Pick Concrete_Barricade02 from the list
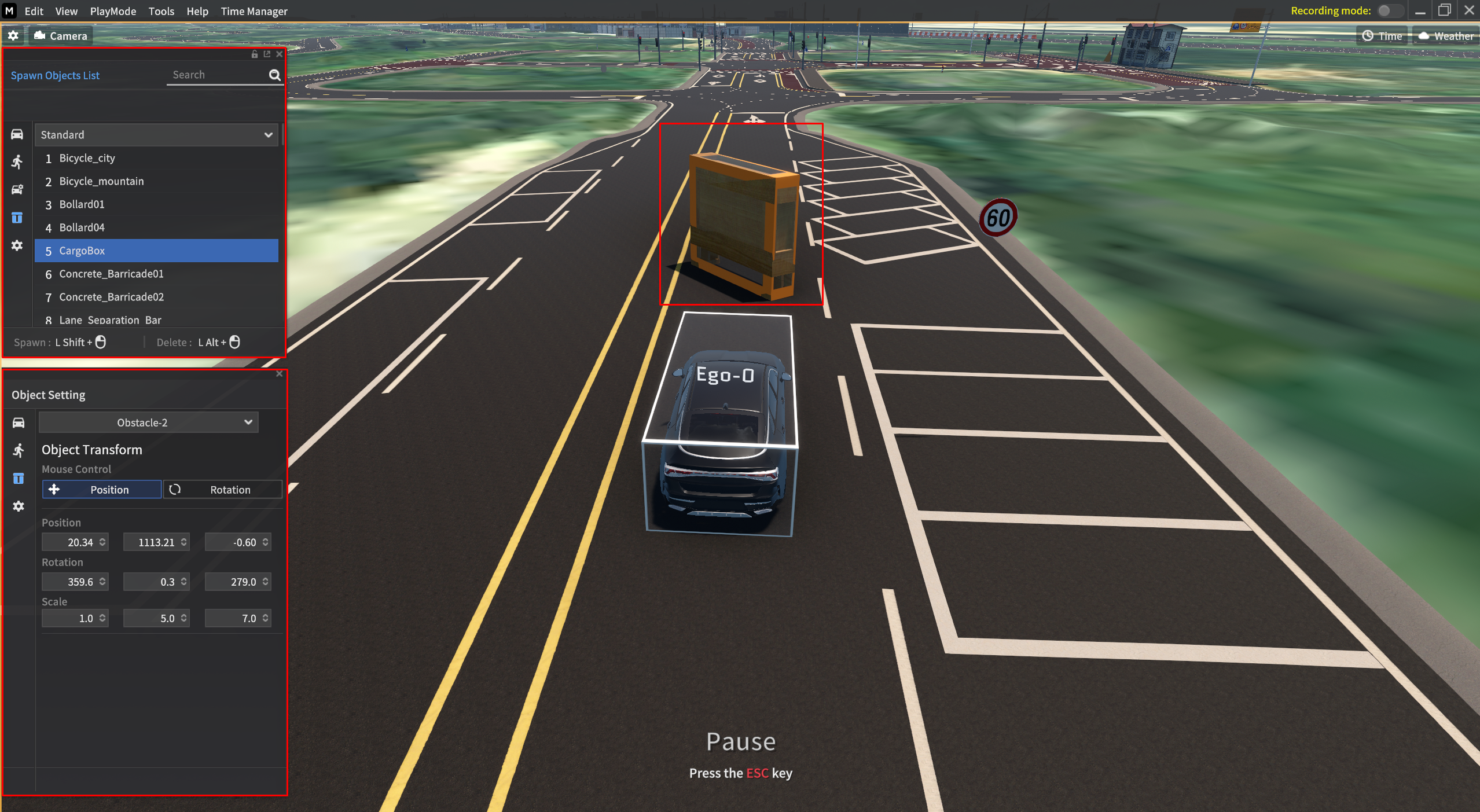Image resolution: width=1480 pixels, height=812 pixels. 111,297
